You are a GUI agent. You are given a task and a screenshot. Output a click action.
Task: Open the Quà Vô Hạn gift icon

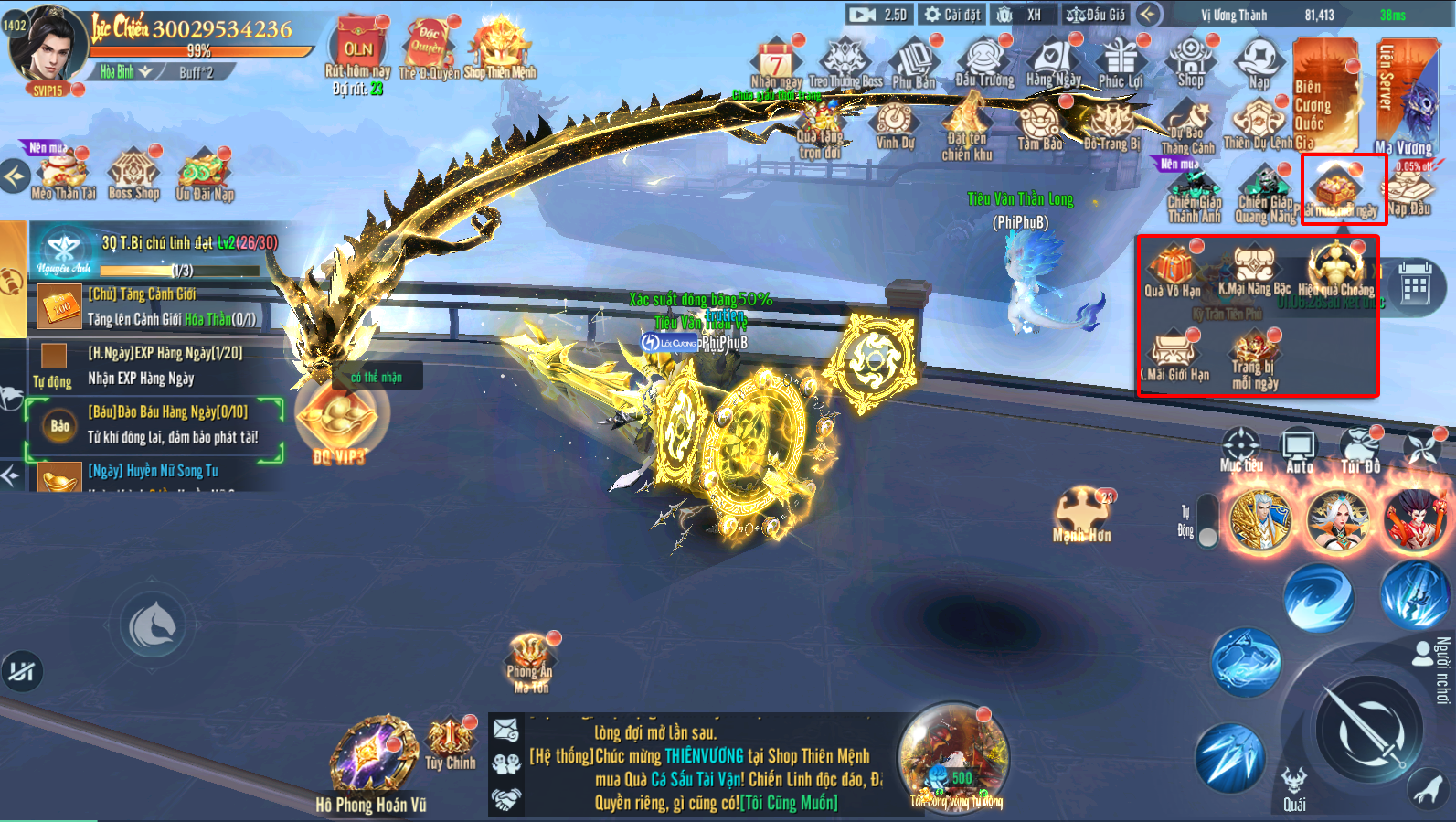pos(1173,268)
